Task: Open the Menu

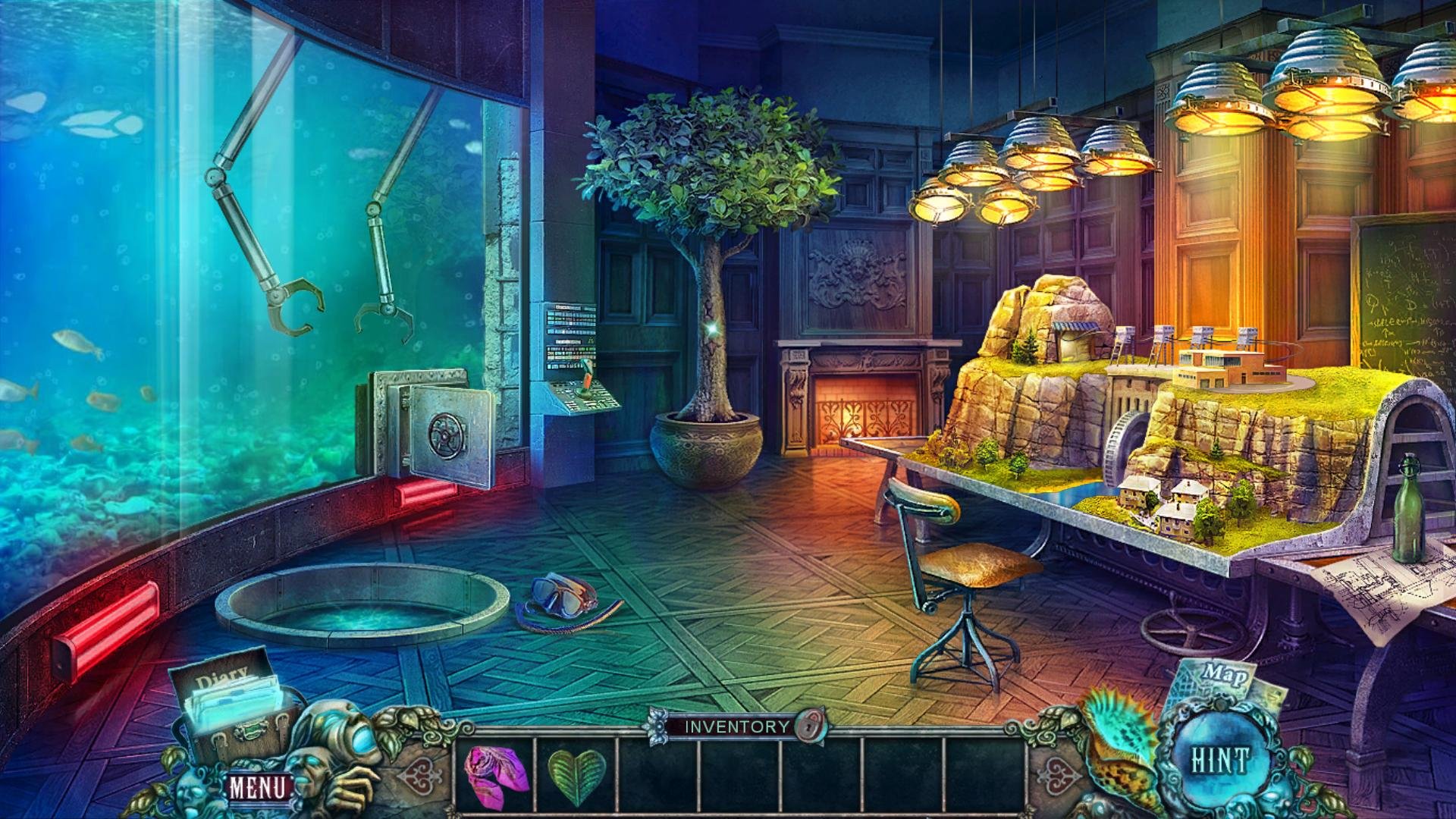Action: click(258, 787)
